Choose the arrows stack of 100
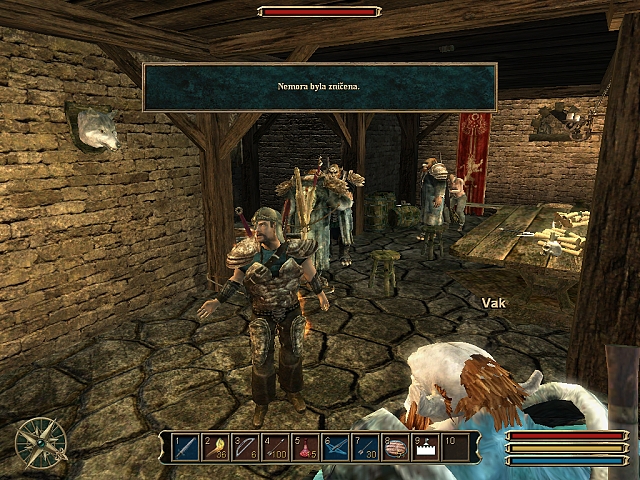Viewport: 640px width, 480px height. pos(275,447)
